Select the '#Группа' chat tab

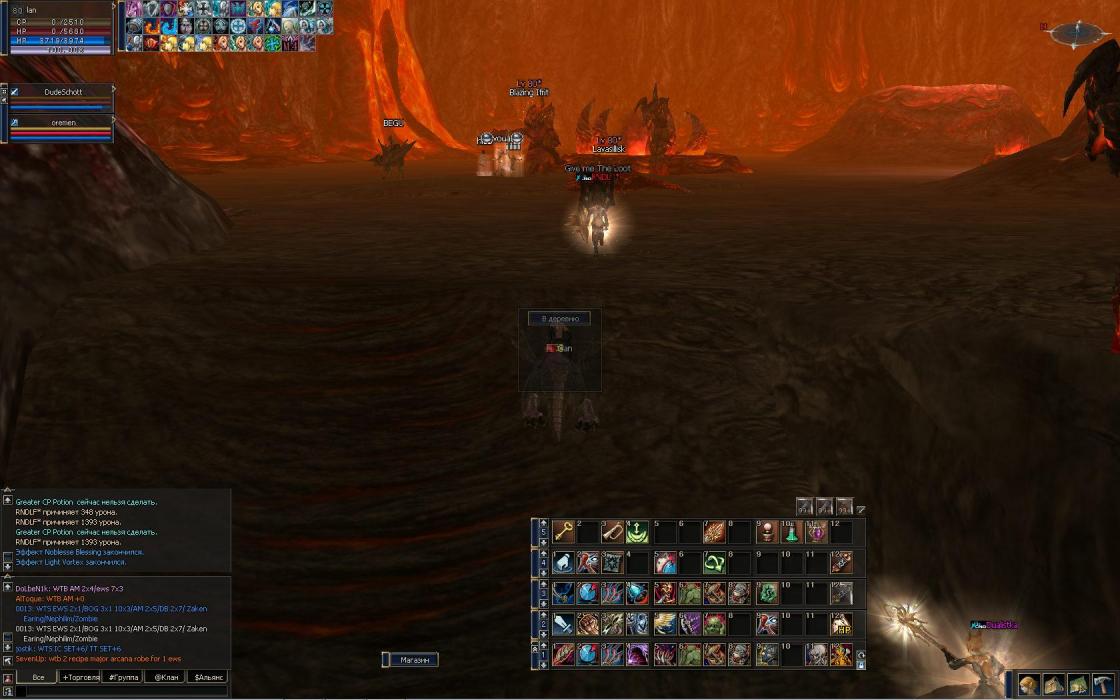tap(123, 677)
